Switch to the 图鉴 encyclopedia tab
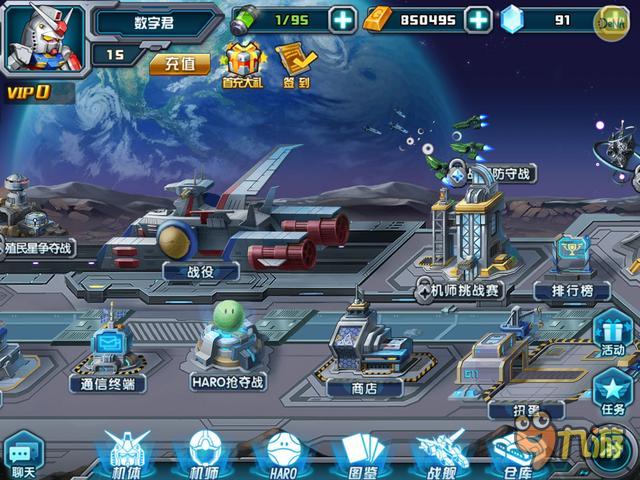Viewport: 640px width, 480px height. pos(362,455)
